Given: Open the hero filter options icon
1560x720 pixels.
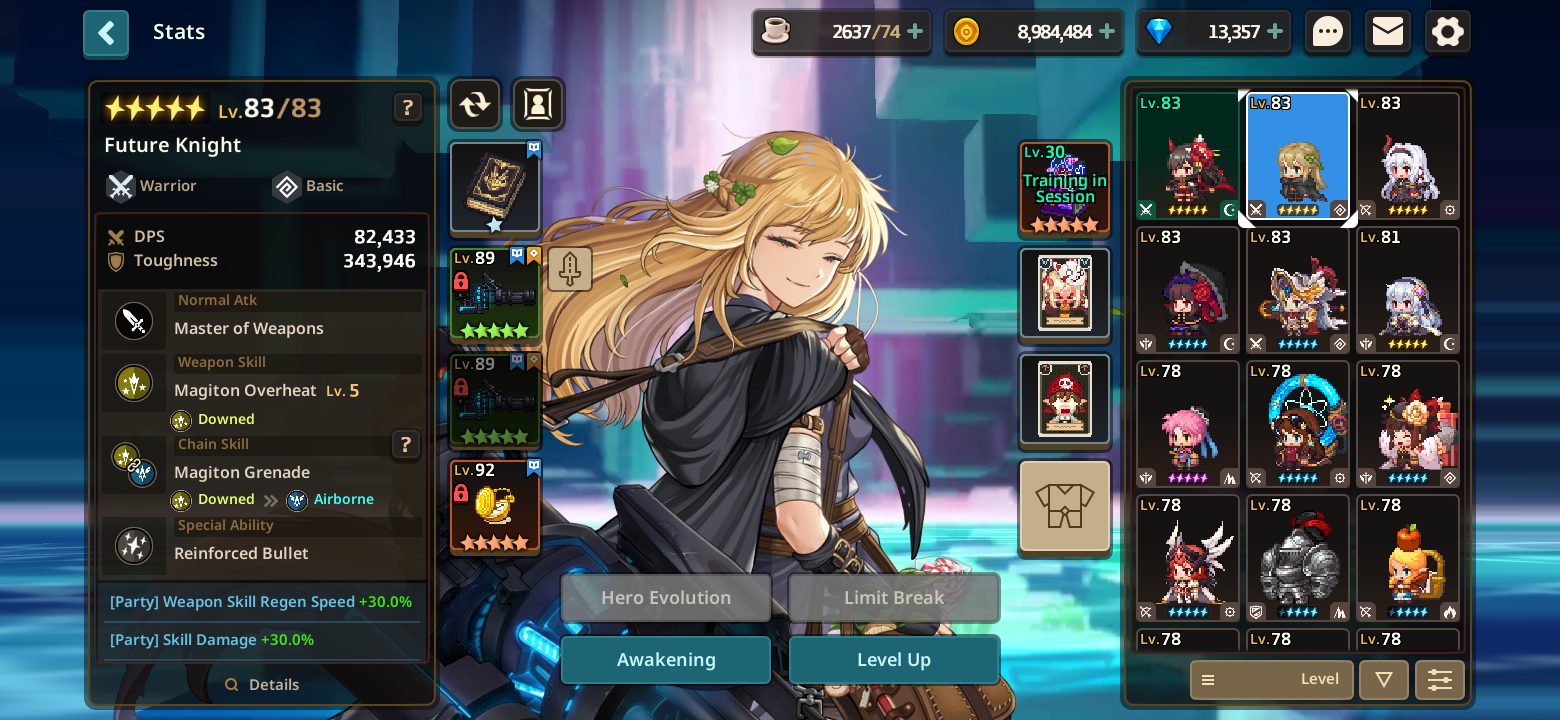Looking at the screenshot, I should (1440, 679).
